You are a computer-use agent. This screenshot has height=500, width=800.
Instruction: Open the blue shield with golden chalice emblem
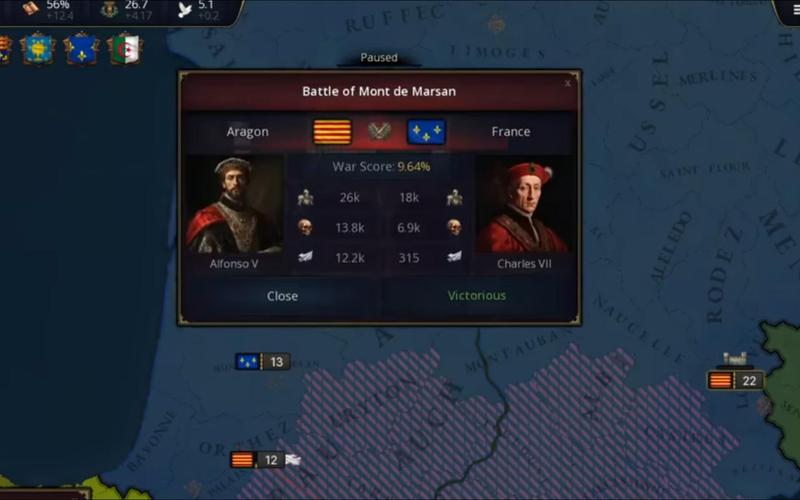(38, 48)
